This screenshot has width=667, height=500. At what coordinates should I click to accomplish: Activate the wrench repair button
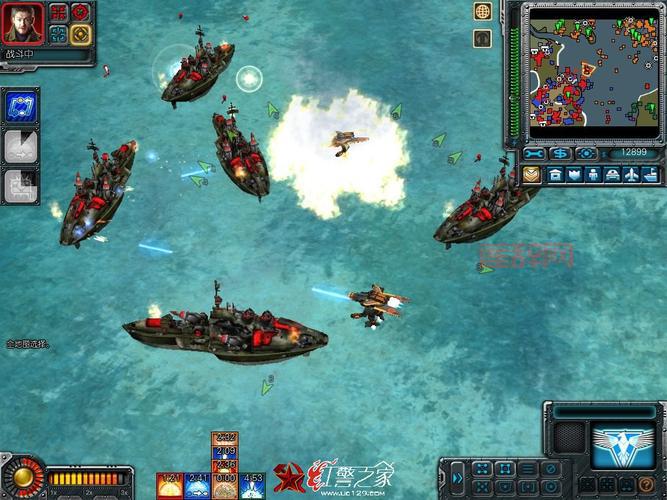pyautogui.click(x=534, y=154)
